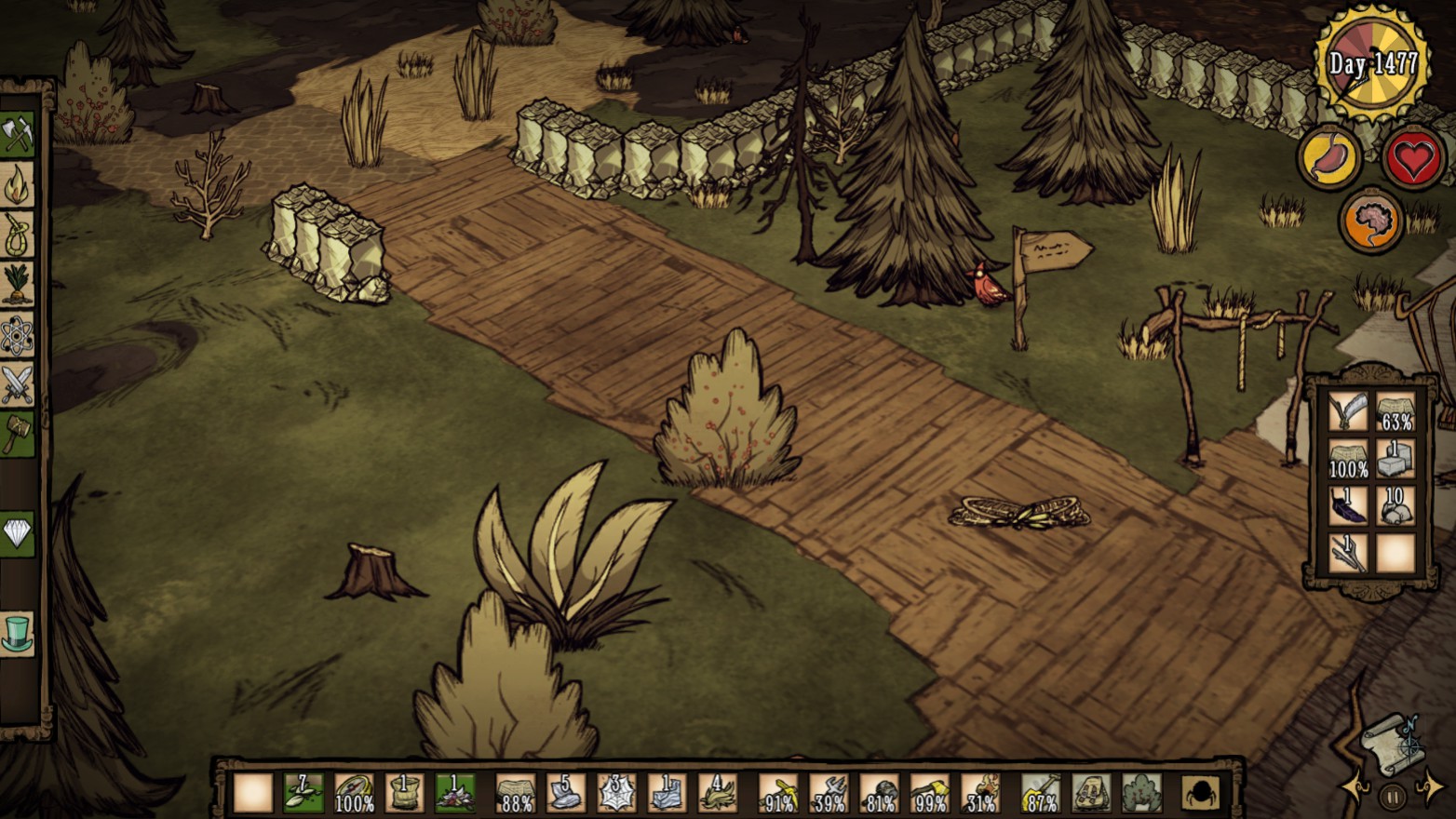This screenshot has width=1456, height=819.
Task: Select the compass in the inventory bar
Action: (354, 793)
